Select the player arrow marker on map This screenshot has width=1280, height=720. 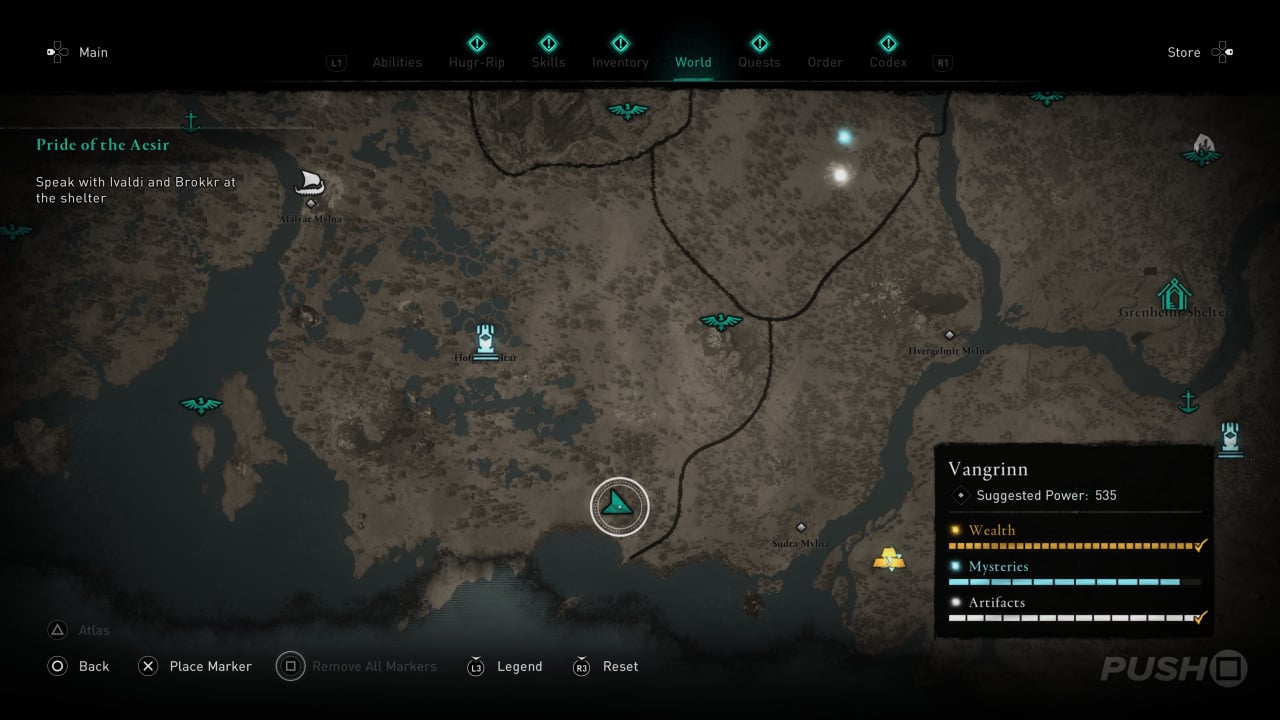[619, 506]
